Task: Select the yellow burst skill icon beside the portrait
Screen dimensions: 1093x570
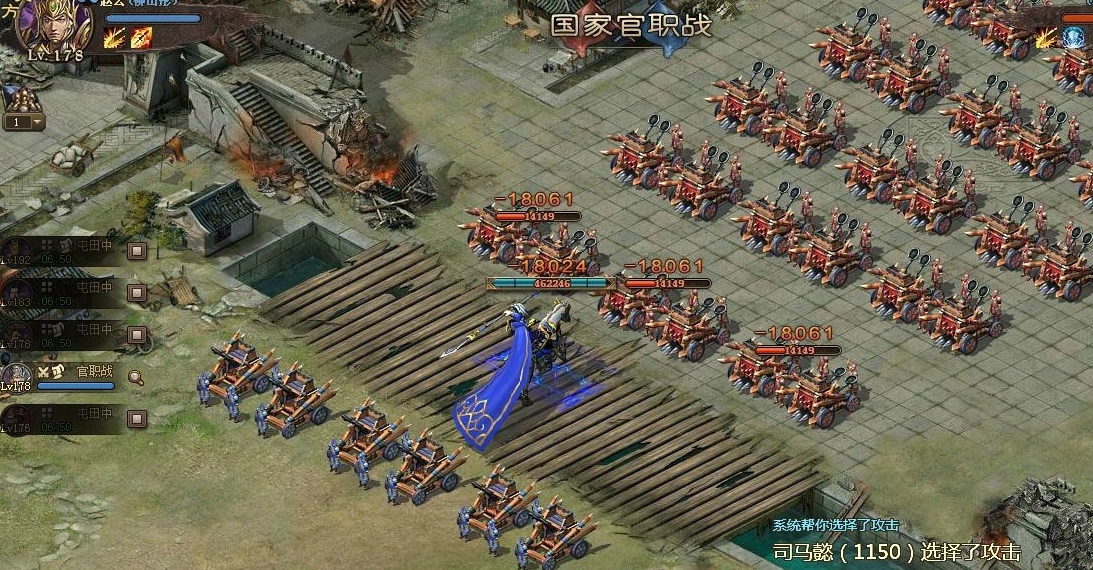Action: 114,39
